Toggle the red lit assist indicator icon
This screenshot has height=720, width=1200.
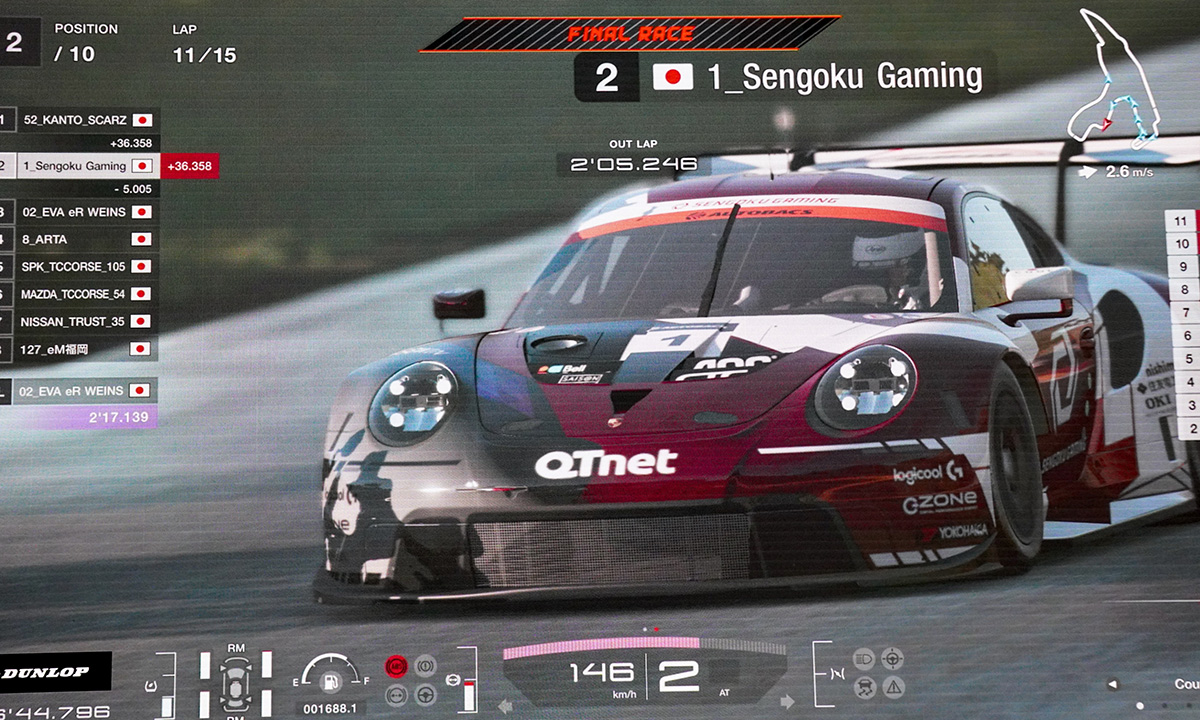396,664
